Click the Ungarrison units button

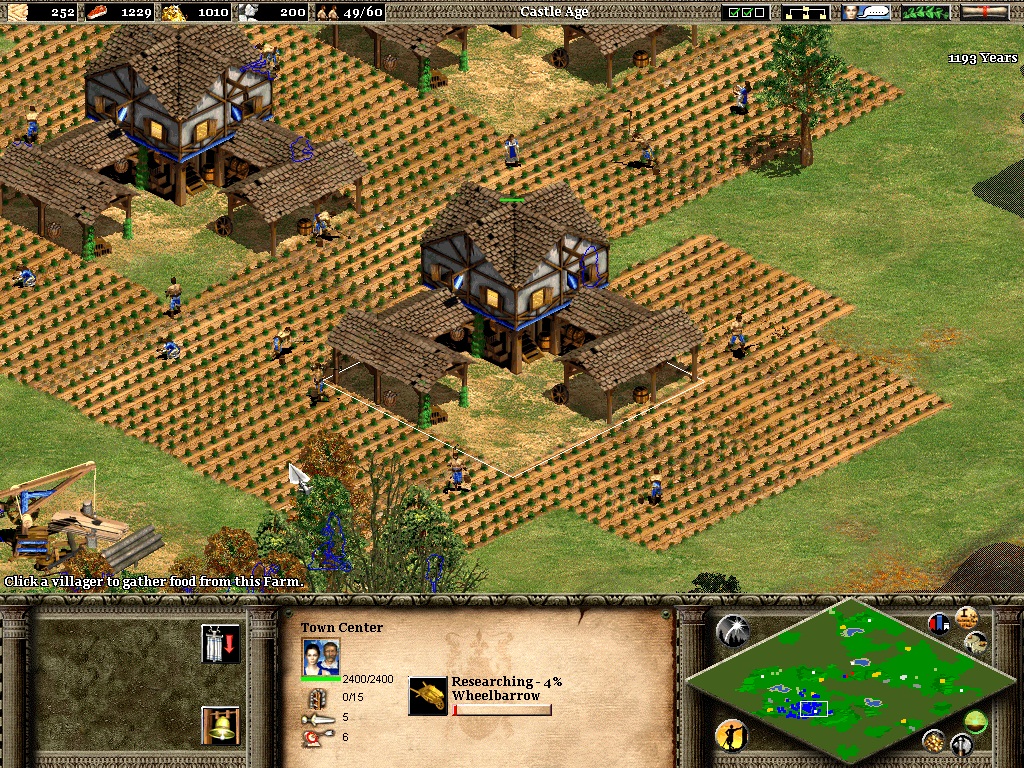[220, 644]
